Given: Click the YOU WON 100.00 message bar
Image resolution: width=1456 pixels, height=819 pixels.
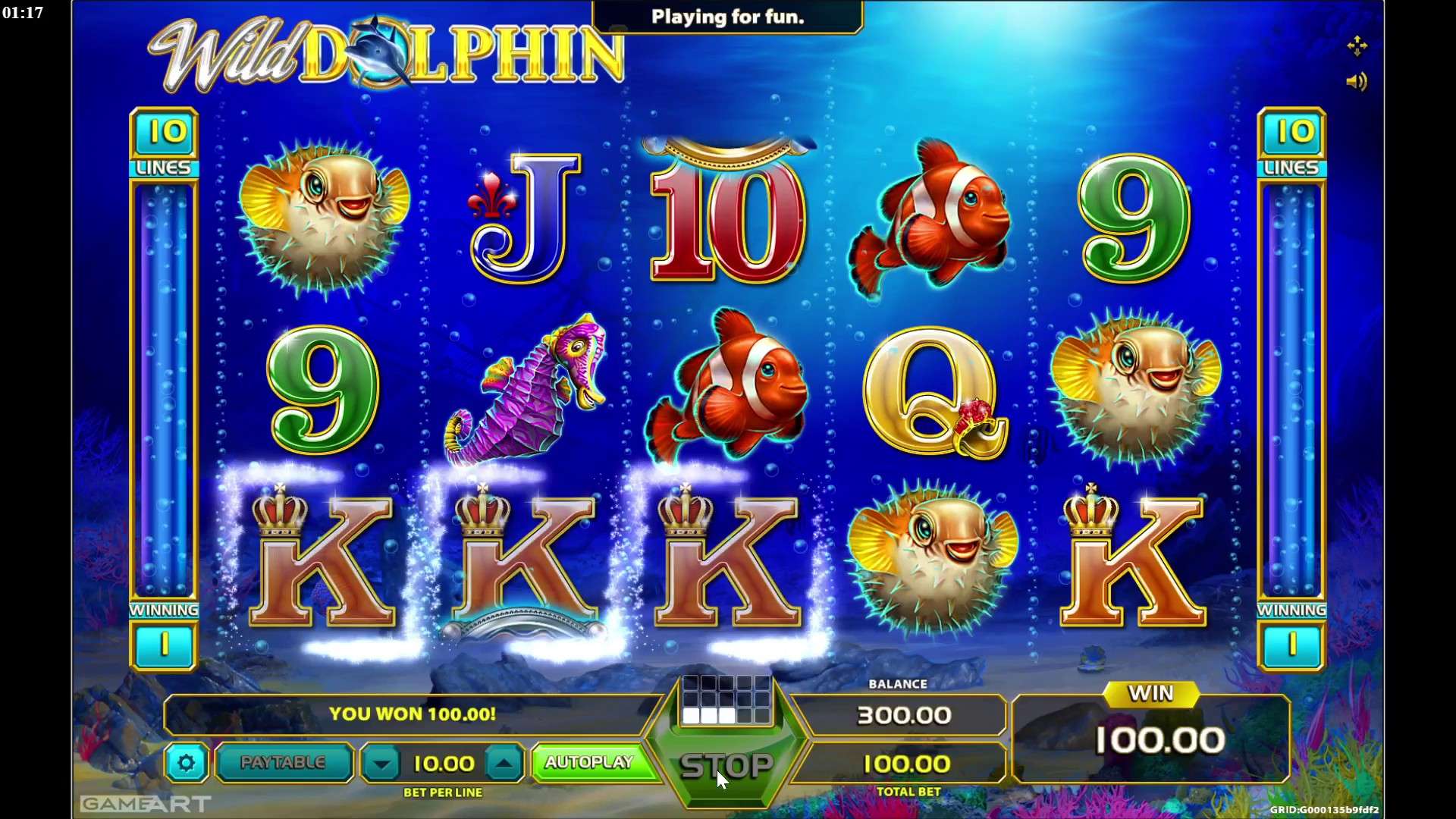Looking at the screenshot, I should click(x=414, y=714).
